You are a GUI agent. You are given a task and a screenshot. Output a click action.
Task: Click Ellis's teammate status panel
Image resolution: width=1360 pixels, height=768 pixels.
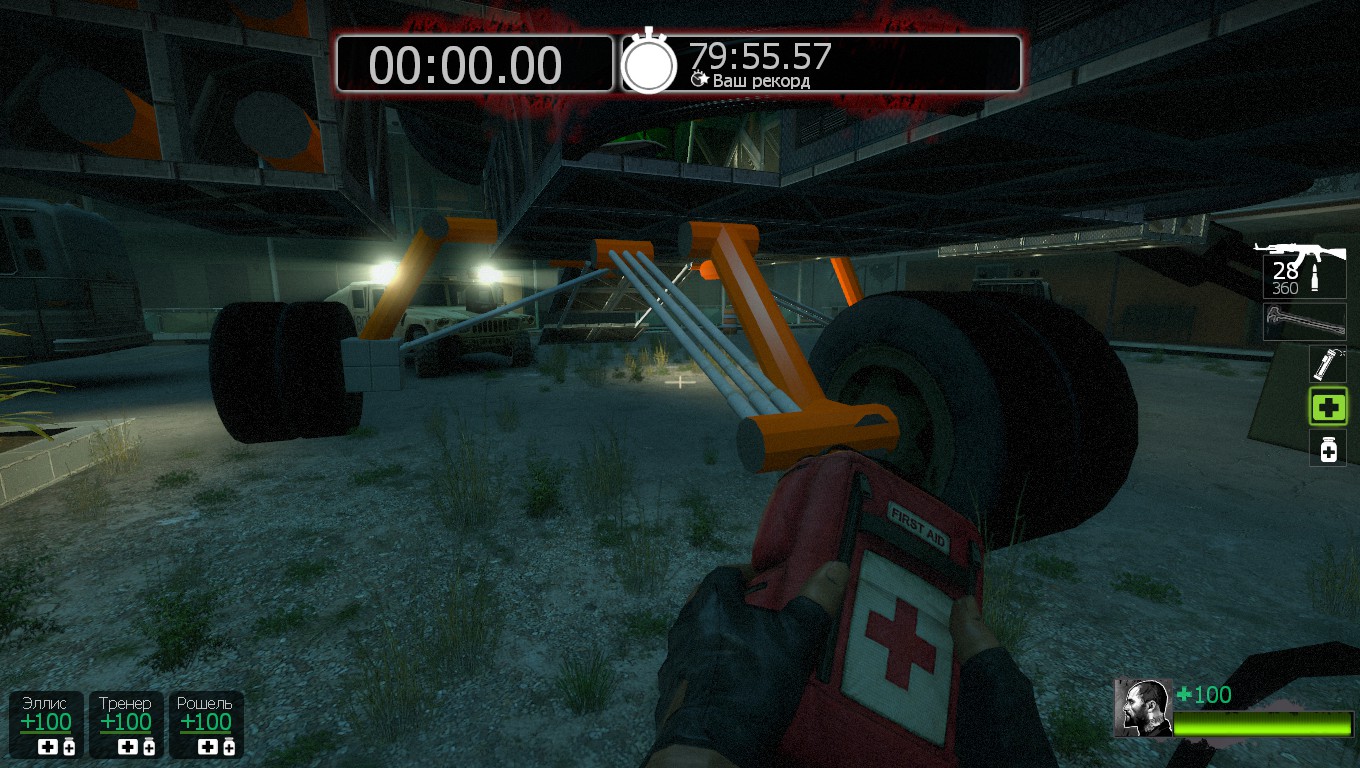coord(46,724)
